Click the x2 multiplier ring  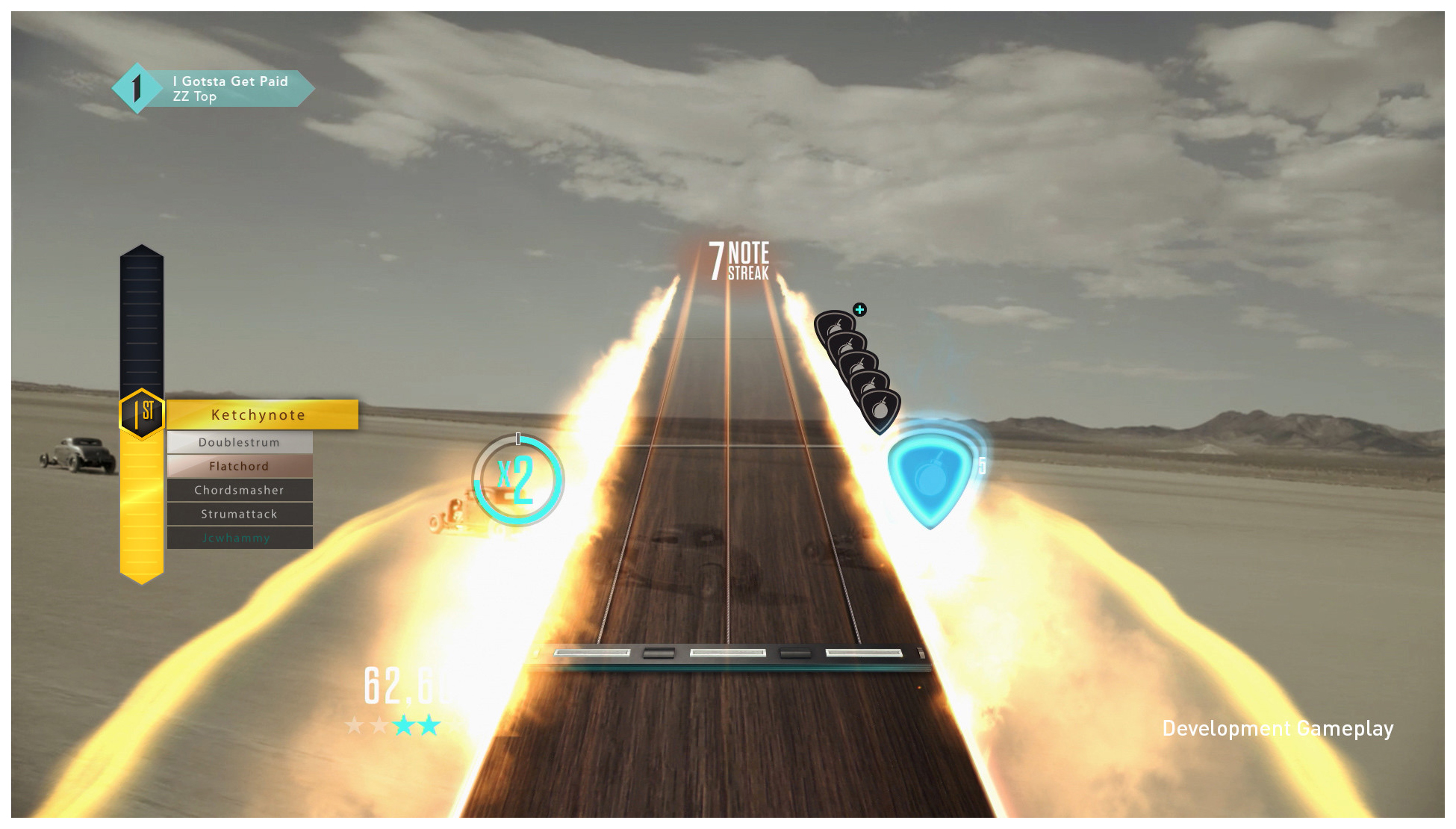pyautogui.click(x=517, y=479)
